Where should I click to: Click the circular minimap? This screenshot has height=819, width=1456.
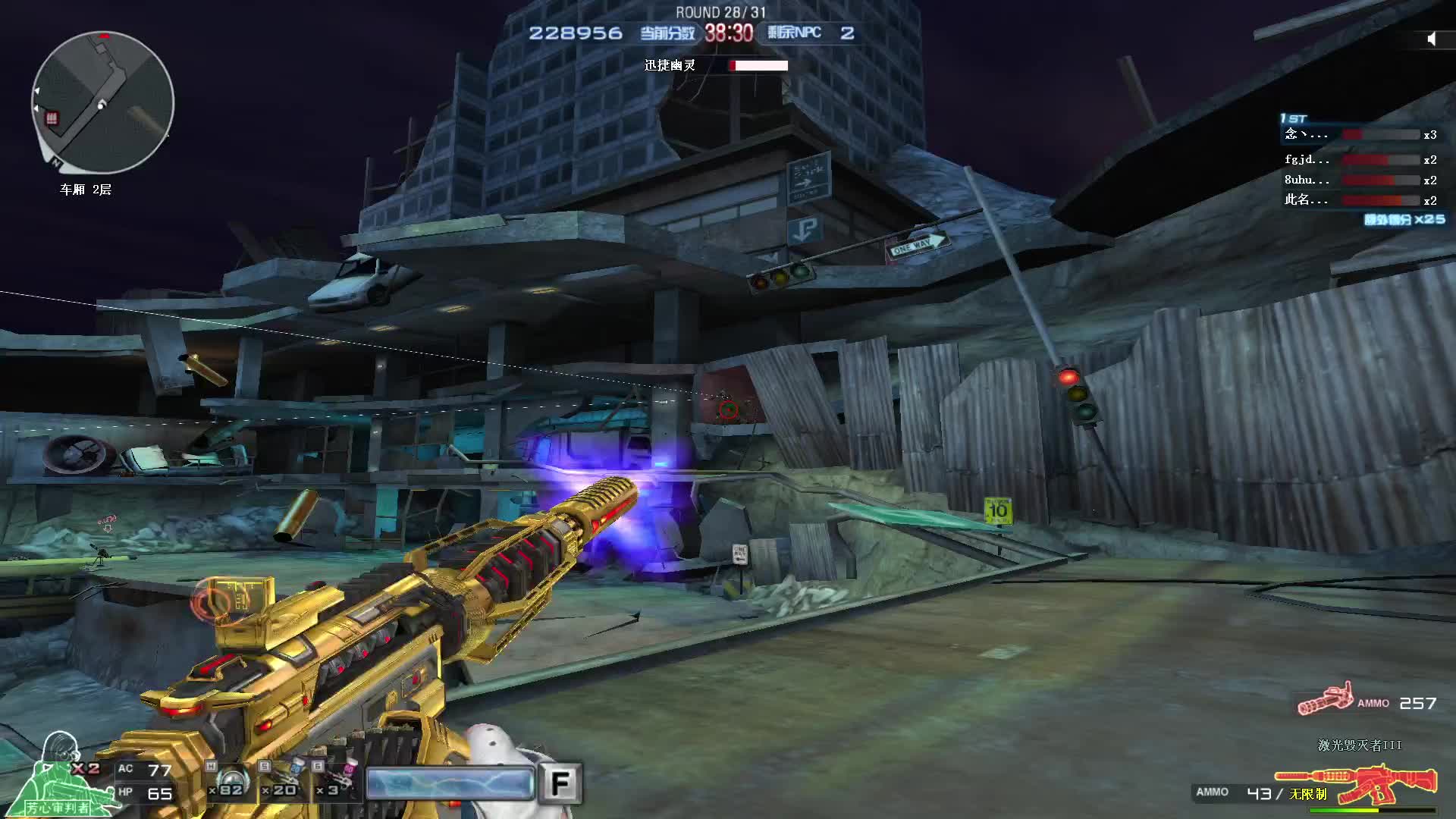pyautogui.click(x=102, y=102)
